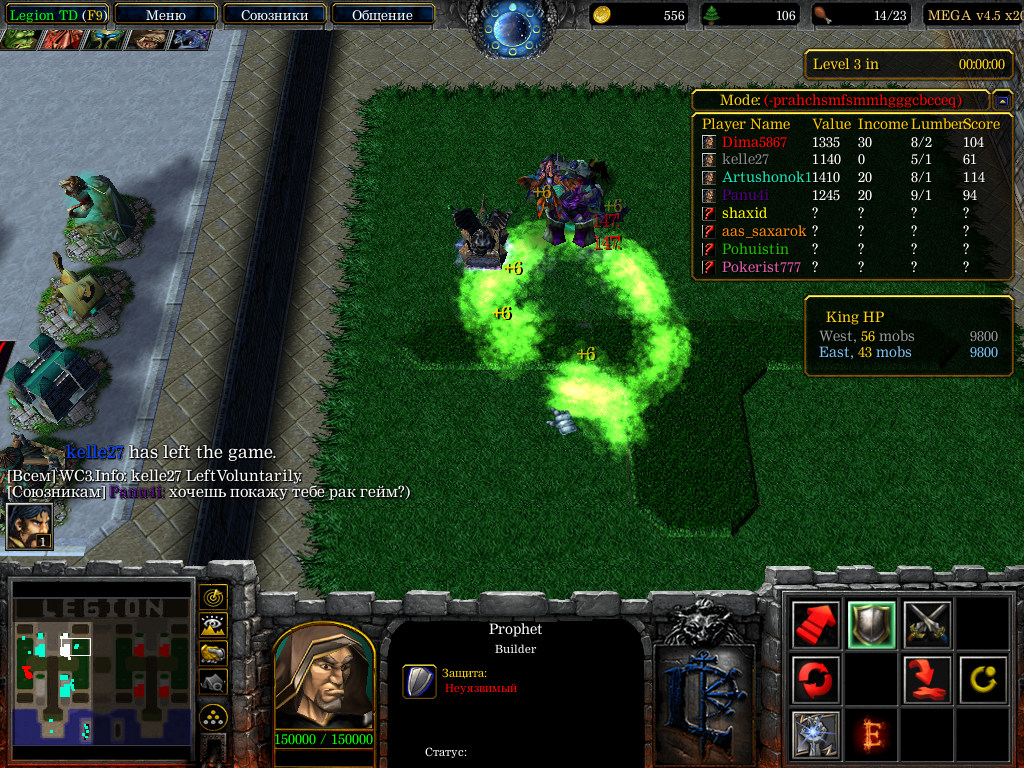This screenshot has width=1024, height=768.
Task: Click the Legion minimap
Action: [101, 672]
